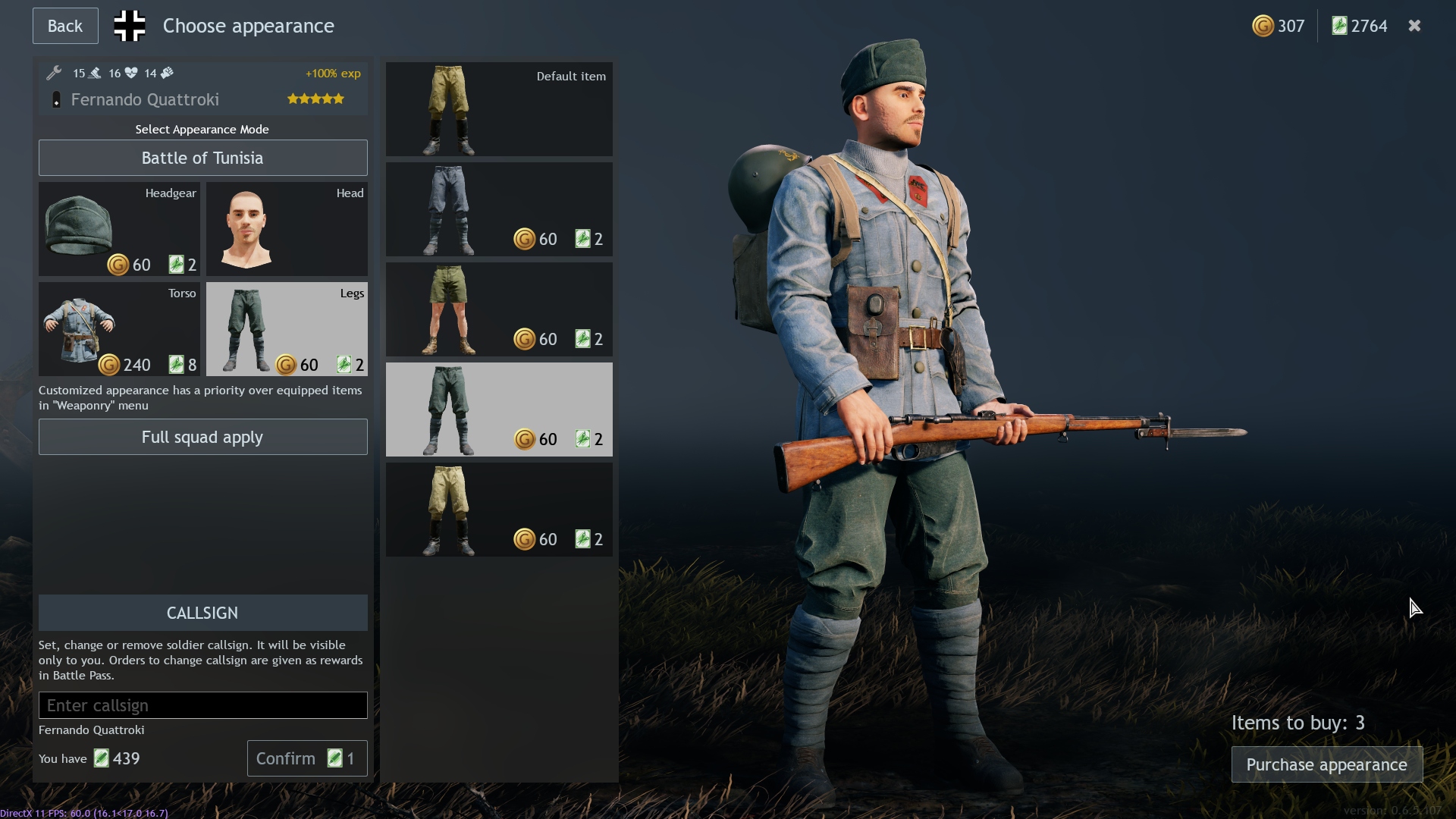Click the Enter callsign text field

[202, 705]
